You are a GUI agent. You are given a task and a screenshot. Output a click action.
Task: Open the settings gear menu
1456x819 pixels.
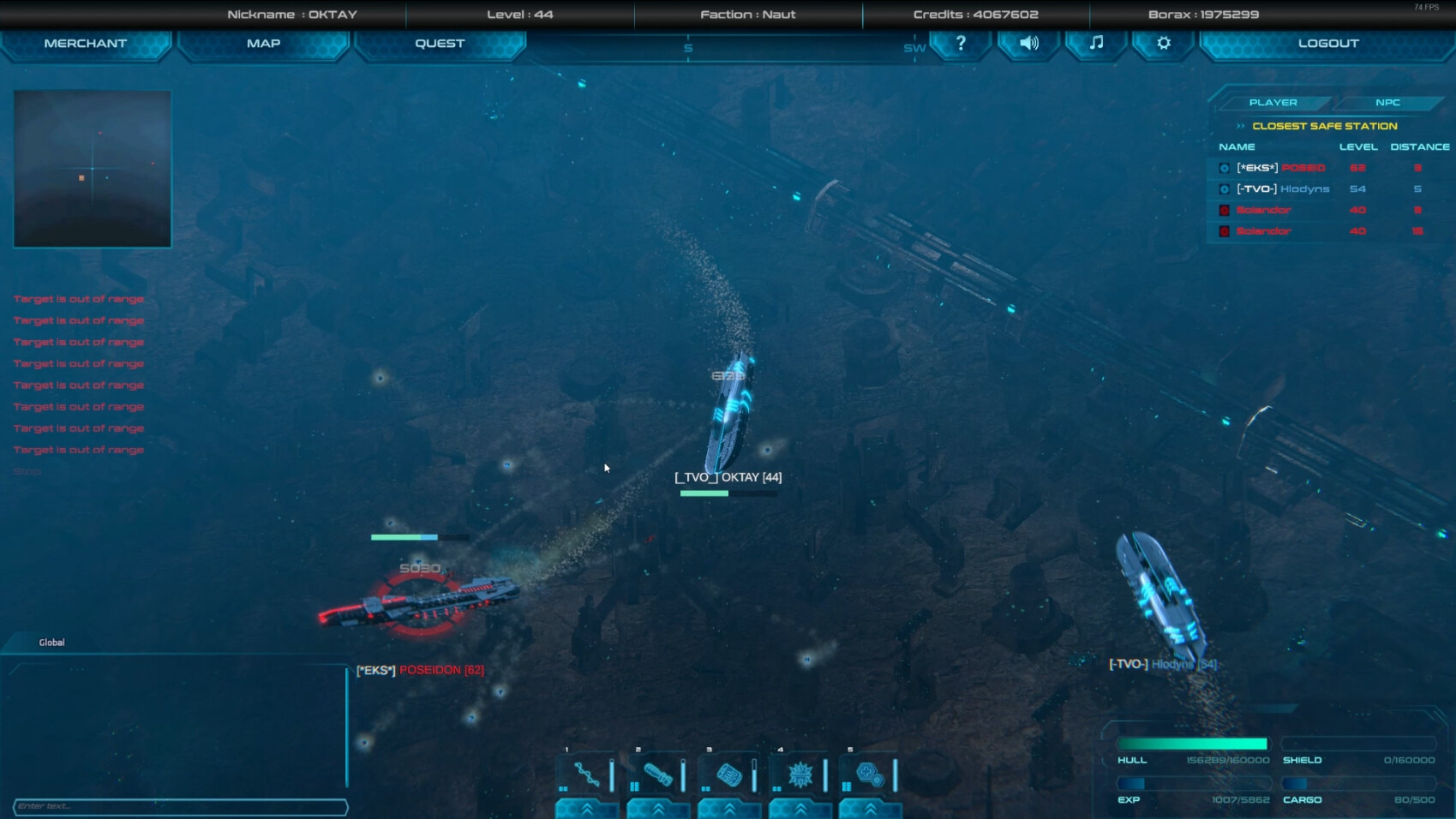pos(1162,44)
